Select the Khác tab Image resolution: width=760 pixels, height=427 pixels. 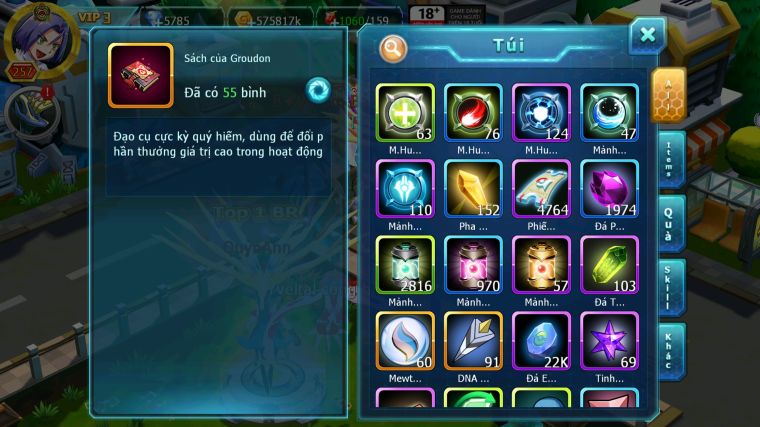coord(671,350)
